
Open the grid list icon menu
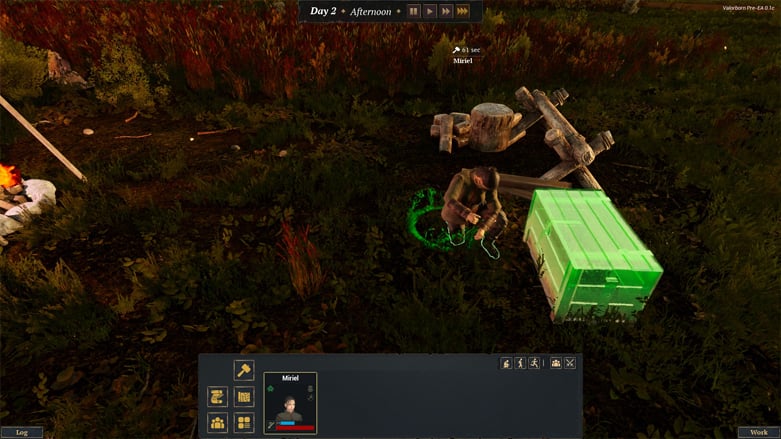244,422
